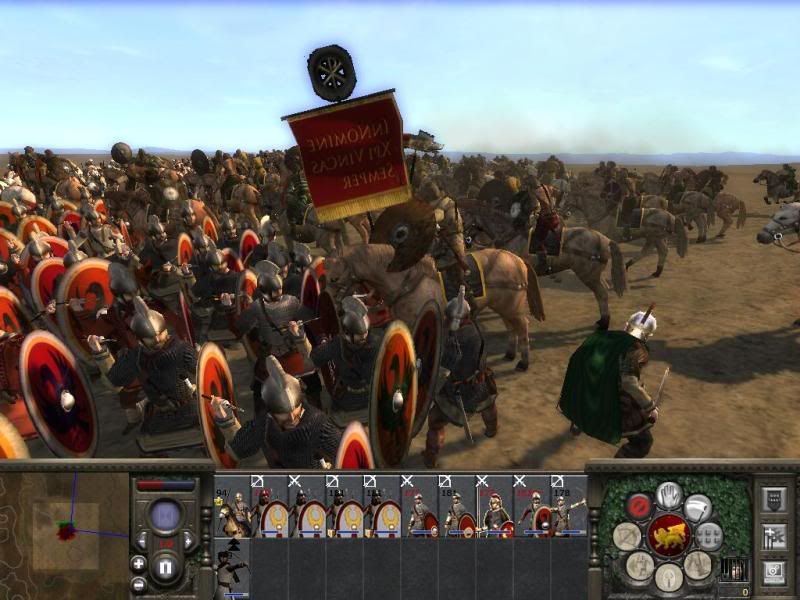800x600 pixels.
Task: Click the open hand halt order button
Action: pos(669,494)
